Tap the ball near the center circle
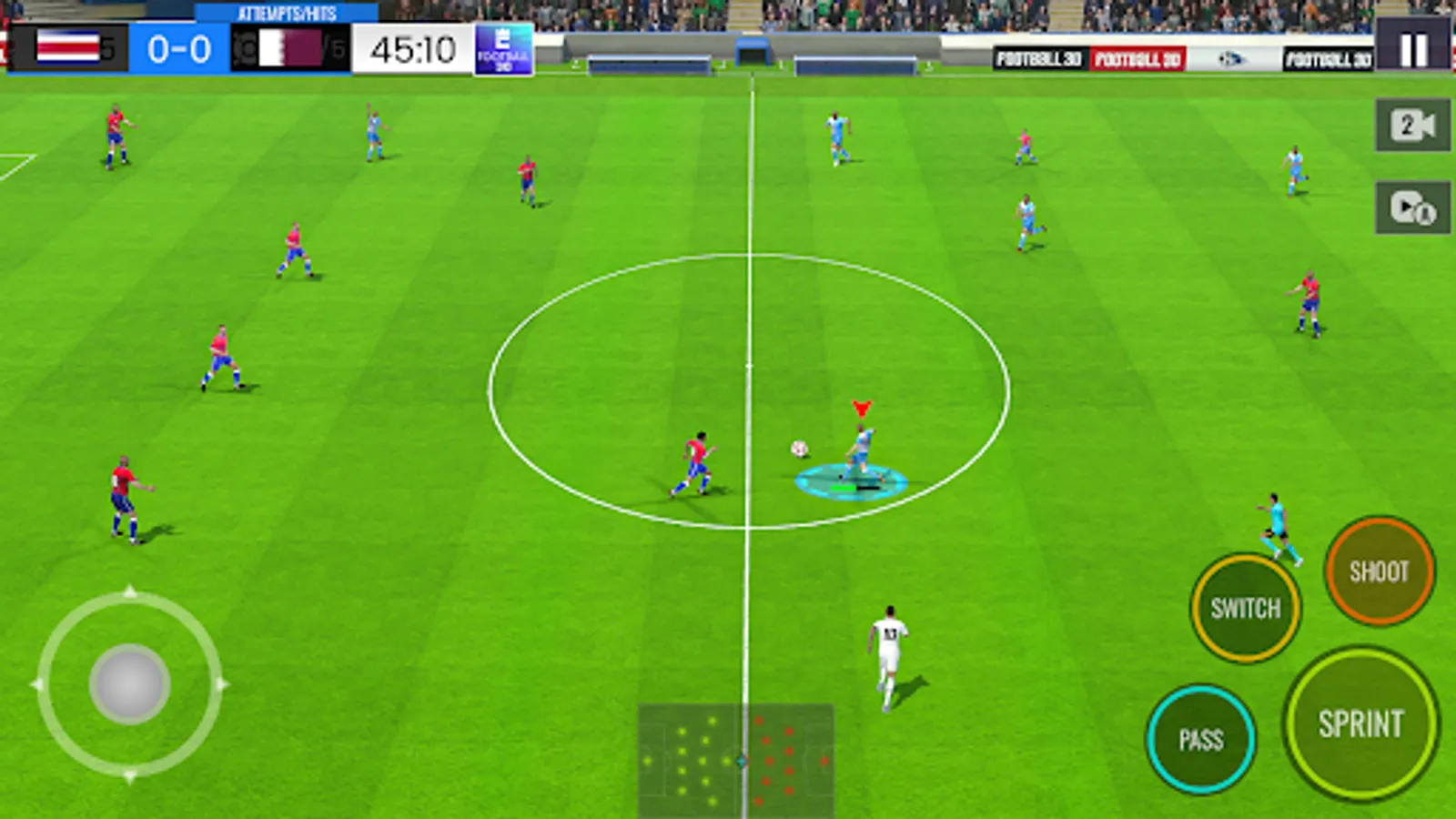Viewport: 1456px width, 819px height. point(799,449)
